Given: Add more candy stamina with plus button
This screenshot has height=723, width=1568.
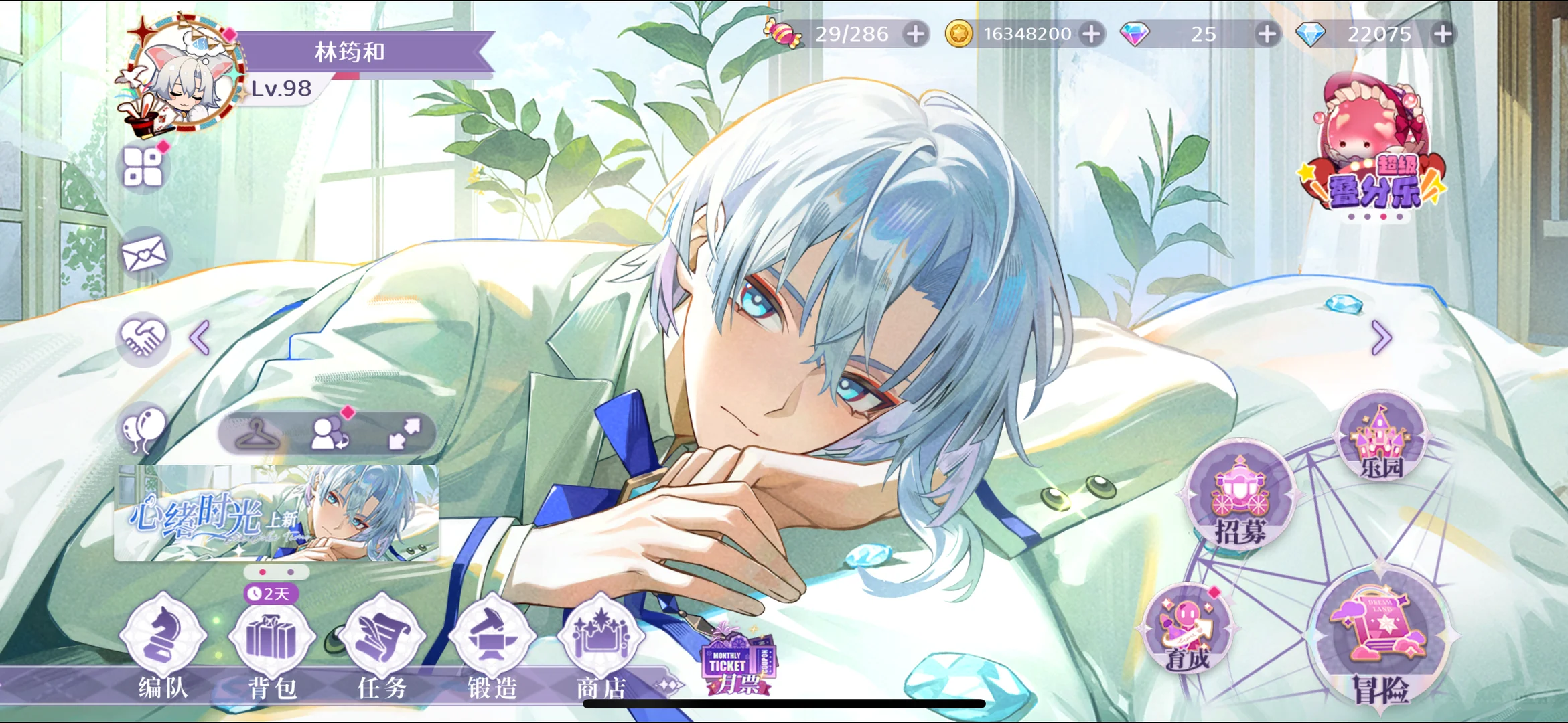Looking at the screenshot, I should (916, 33).
